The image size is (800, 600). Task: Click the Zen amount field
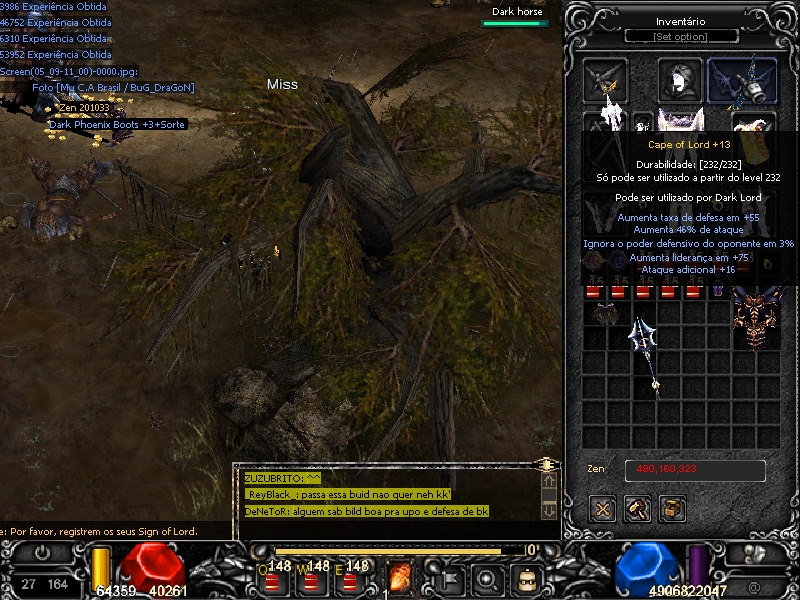pyautogui.click(x=695, y=471)
